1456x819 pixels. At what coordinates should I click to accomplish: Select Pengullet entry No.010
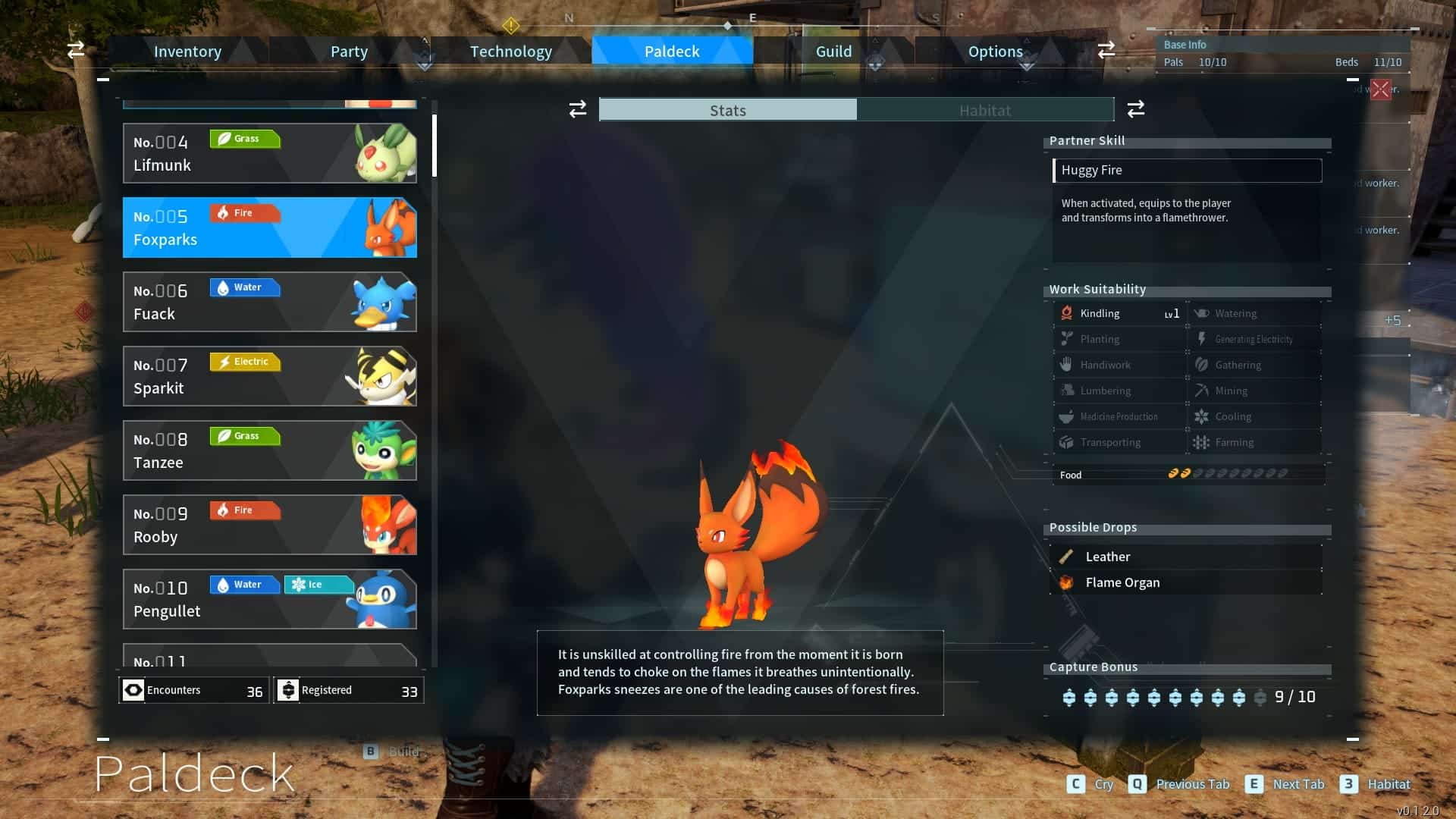(x=269, y=599)
